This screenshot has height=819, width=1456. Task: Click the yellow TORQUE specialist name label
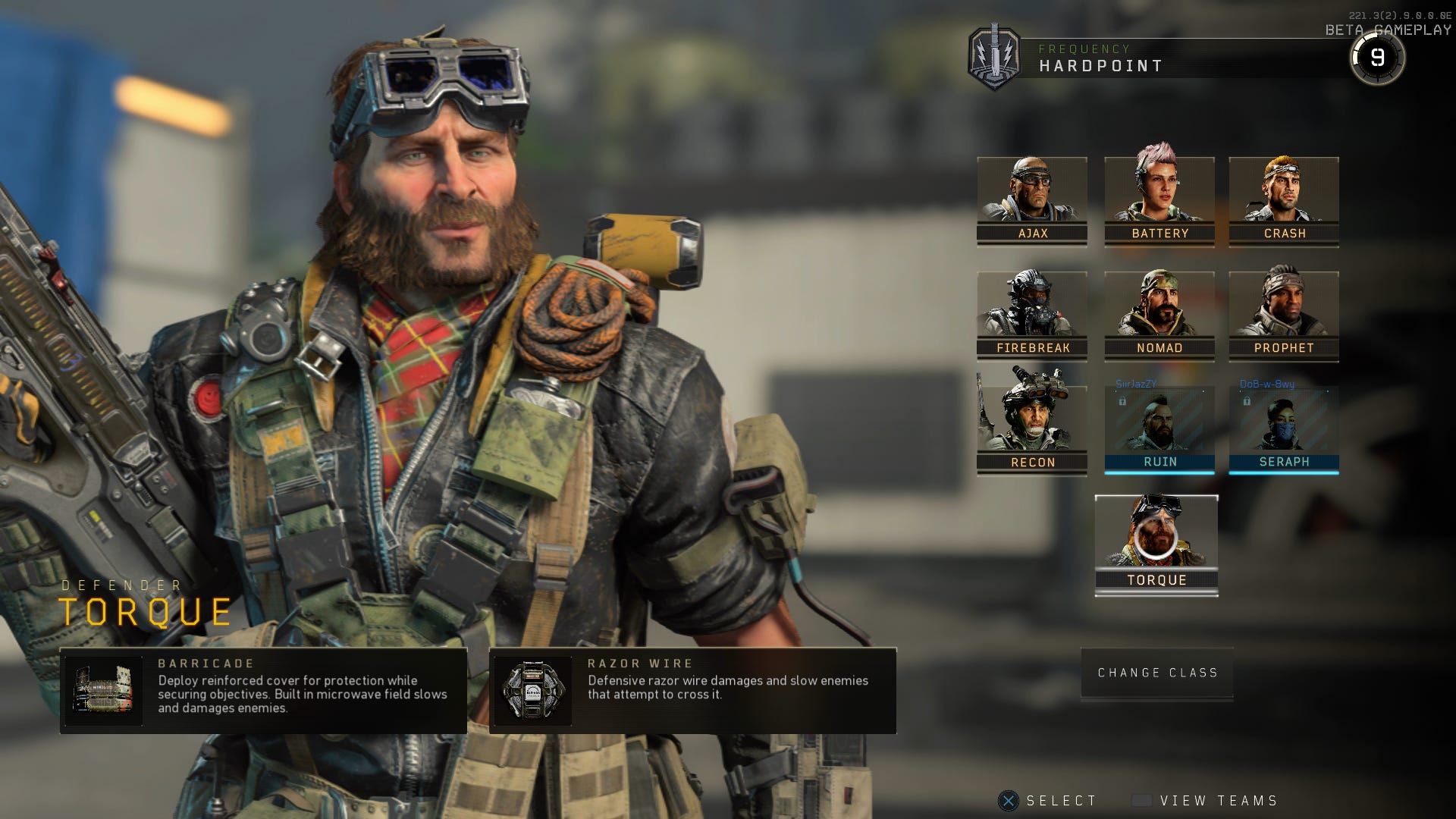coord(144,613)
